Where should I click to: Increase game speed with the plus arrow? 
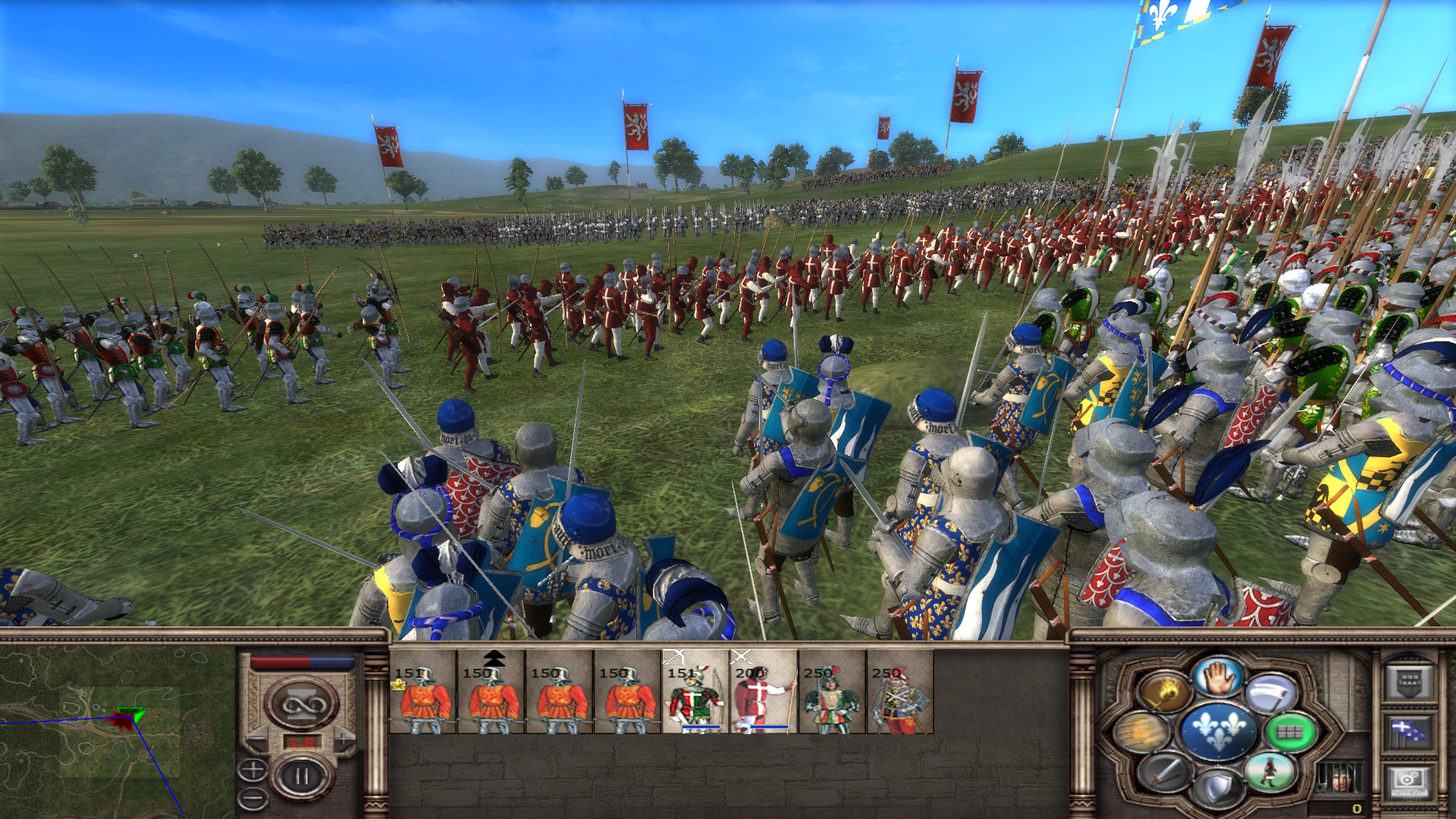345,739
